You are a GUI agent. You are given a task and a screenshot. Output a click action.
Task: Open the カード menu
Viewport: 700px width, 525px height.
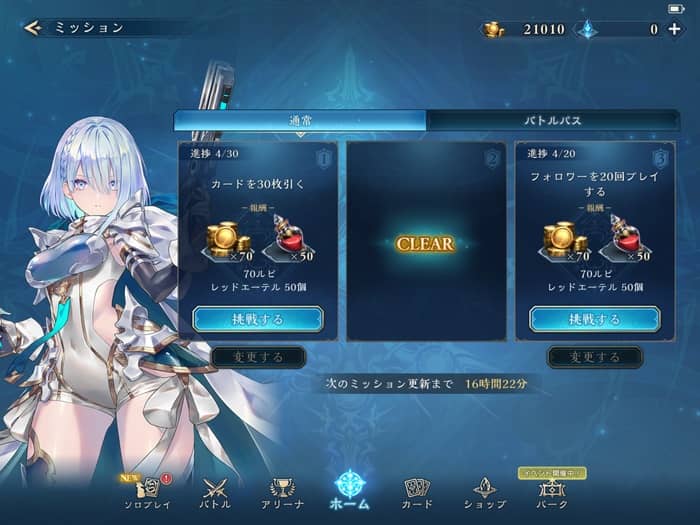417,491
